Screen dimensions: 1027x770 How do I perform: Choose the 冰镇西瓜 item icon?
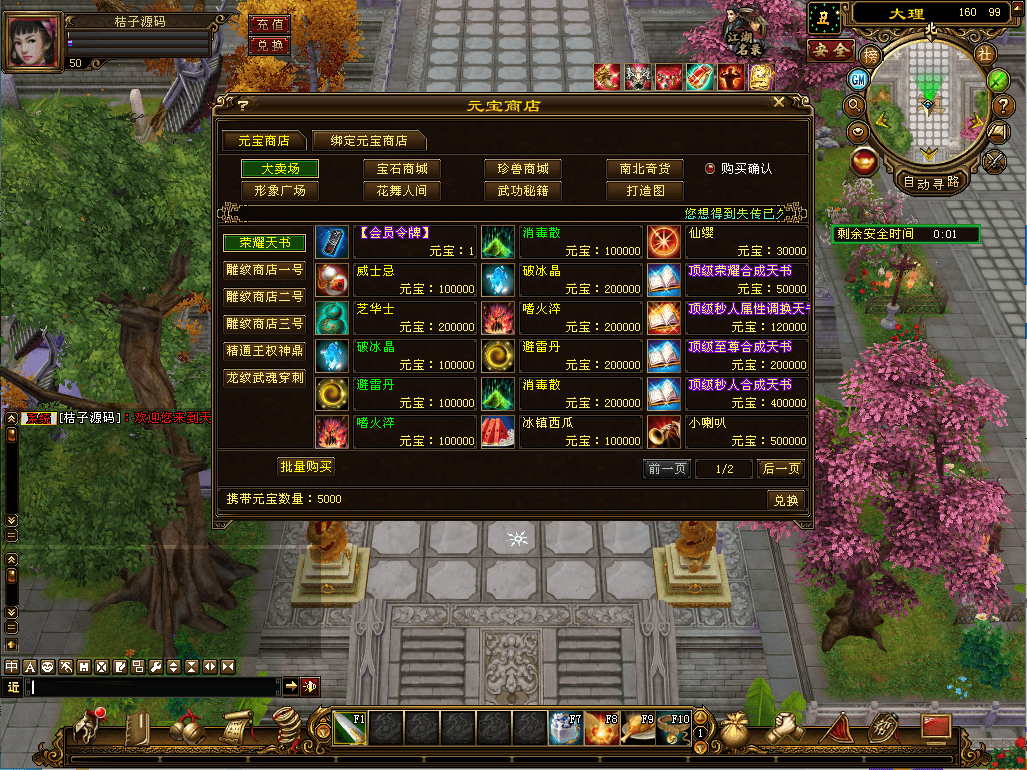click(x=497, y=433)
